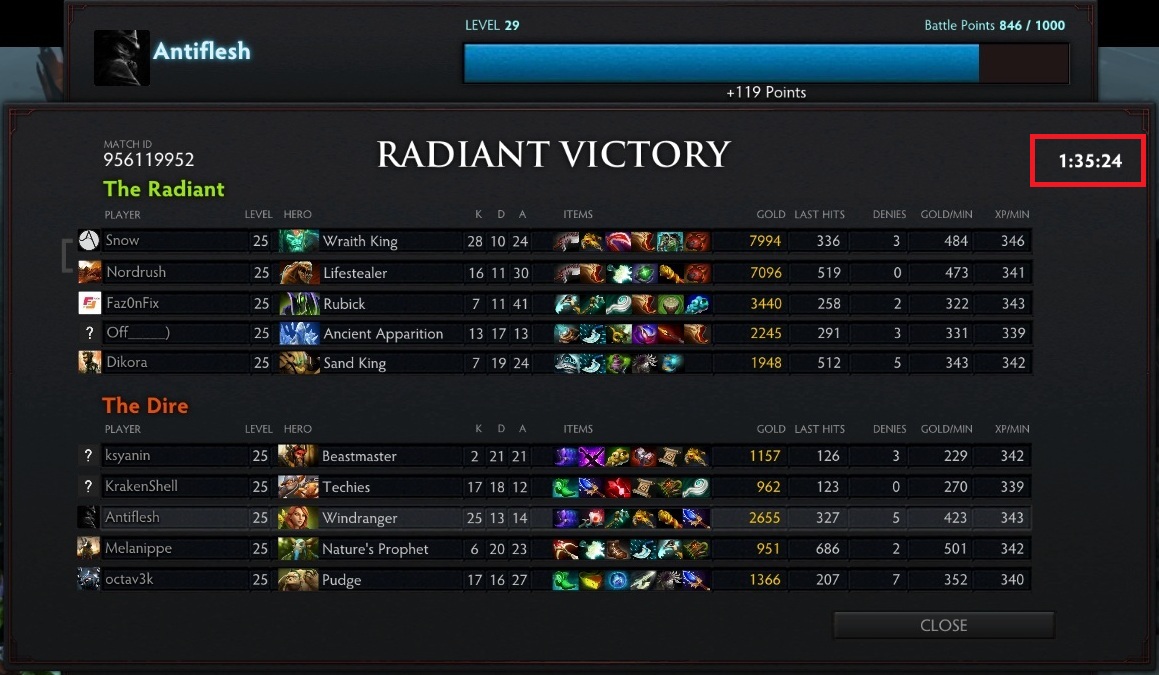Viewport: 1159px width, 675px height.
Task: Click the Rubick hero portrait
Action: pos(298,303)
